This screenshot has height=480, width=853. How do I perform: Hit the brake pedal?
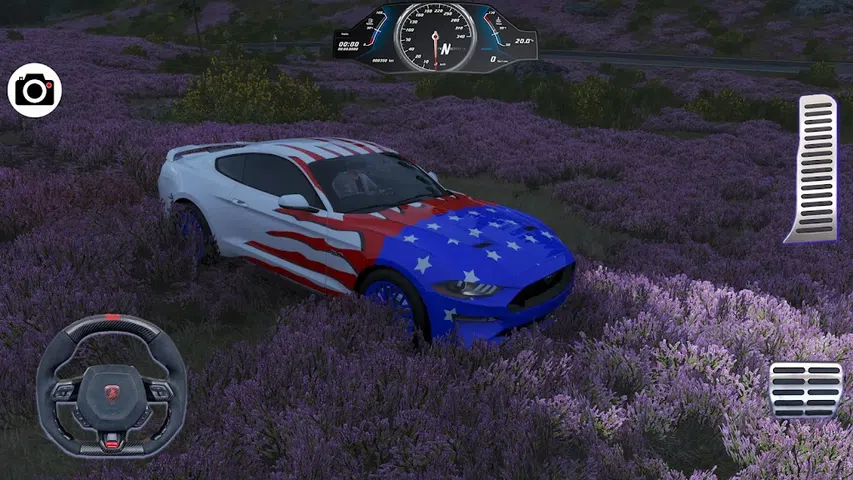pyautogui.click(x=805, y=390)
